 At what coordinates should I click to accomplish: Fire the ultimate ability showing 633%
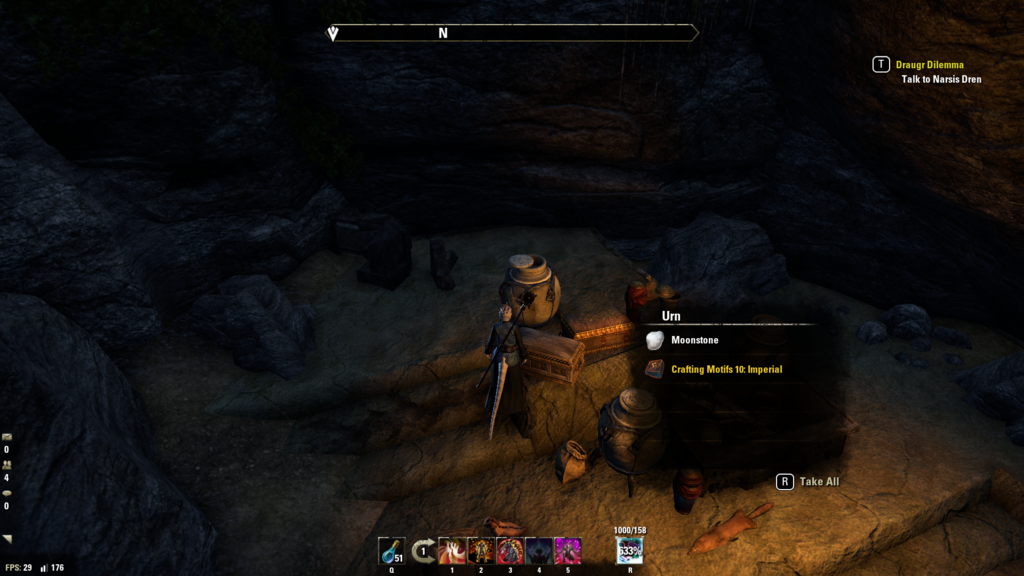630,551
